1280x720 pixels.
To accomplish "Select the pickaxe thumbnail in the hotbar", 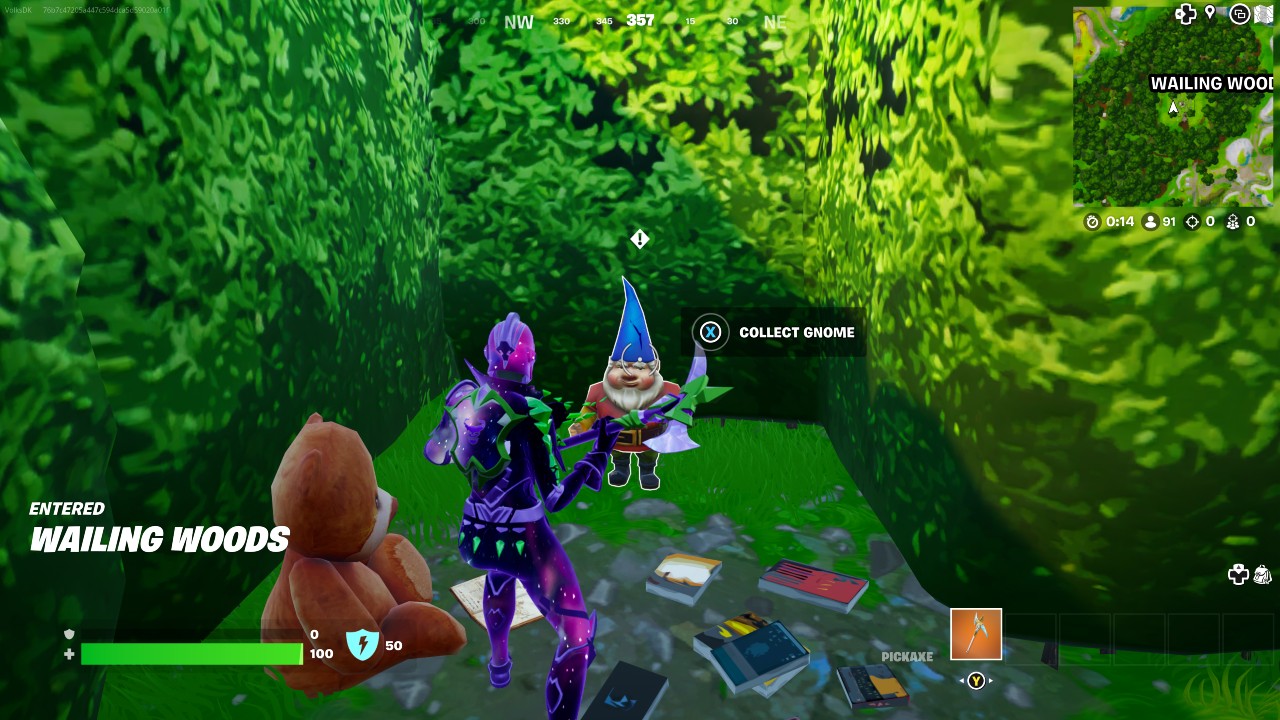I will [x=975, y=635].
